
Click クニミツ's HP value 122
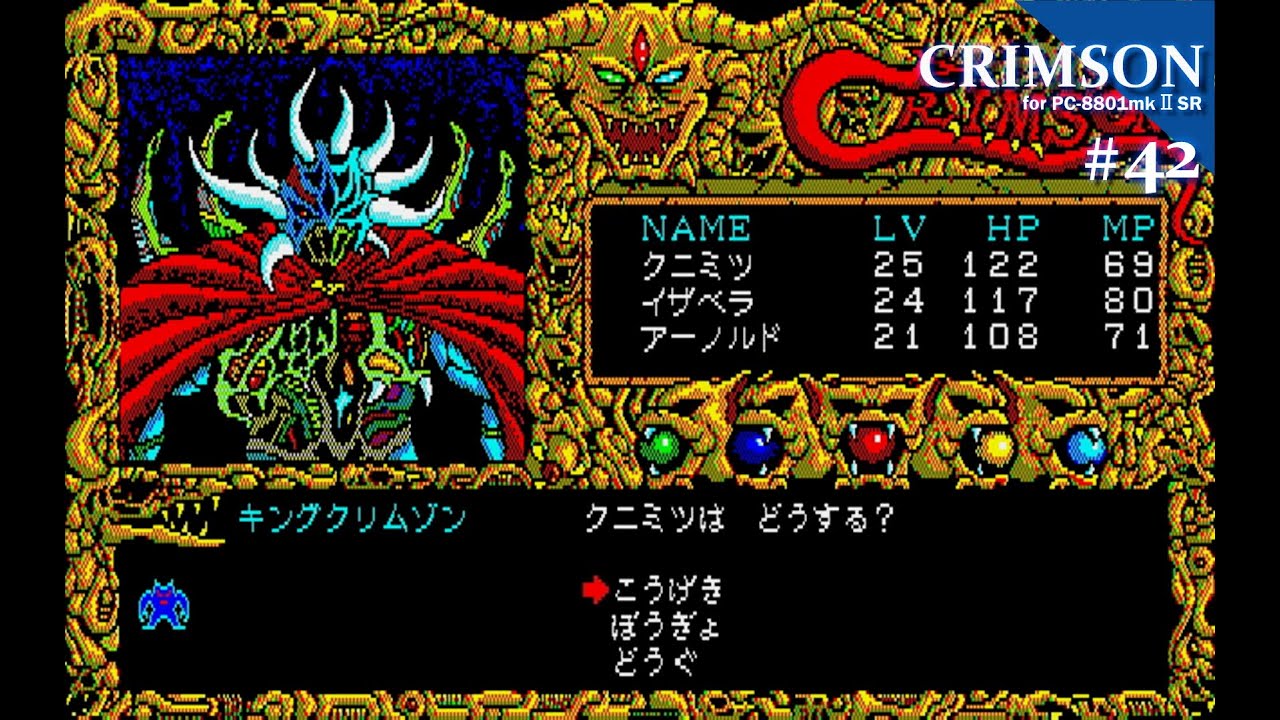[1003, 266]
